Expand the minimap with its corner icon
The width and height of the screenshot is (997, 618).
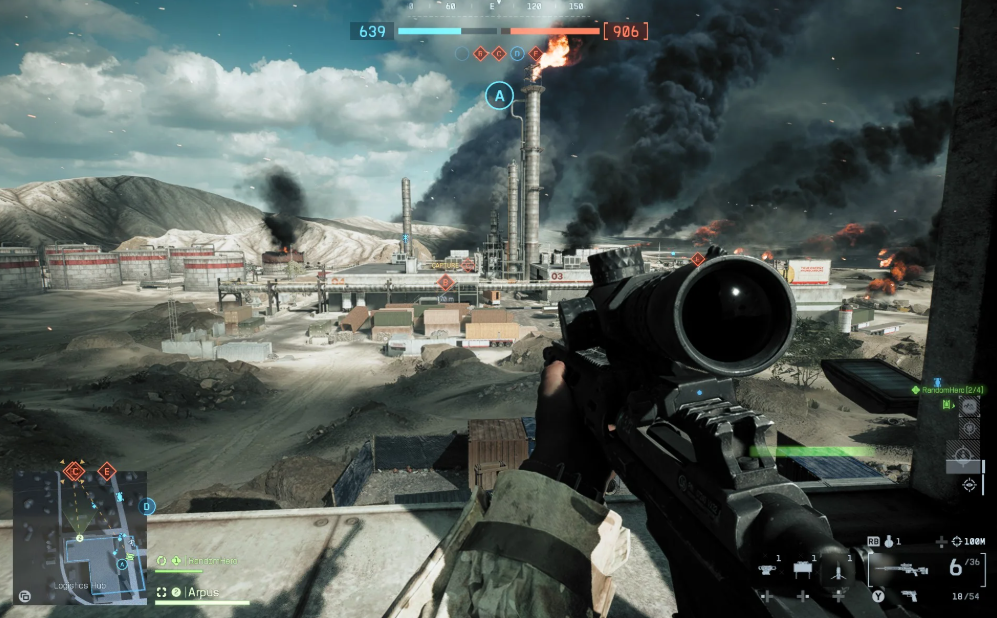point(24,596)
